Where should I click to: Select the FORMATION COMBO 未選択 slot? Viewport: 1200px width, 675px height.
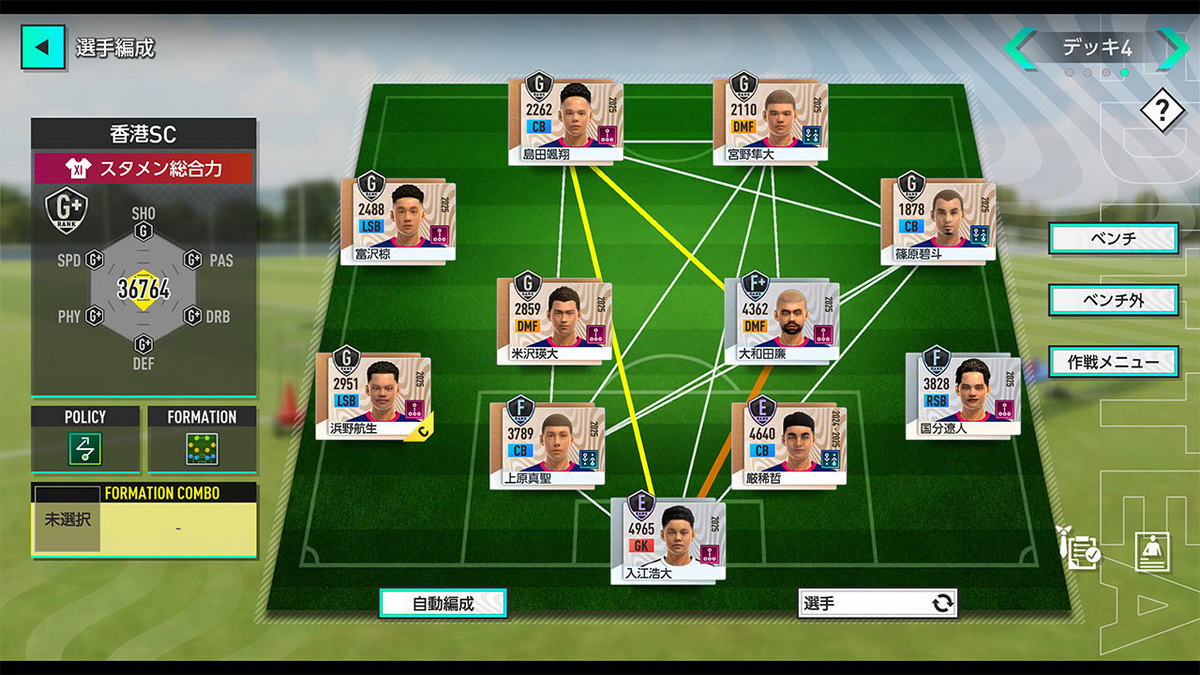[68, 520]
